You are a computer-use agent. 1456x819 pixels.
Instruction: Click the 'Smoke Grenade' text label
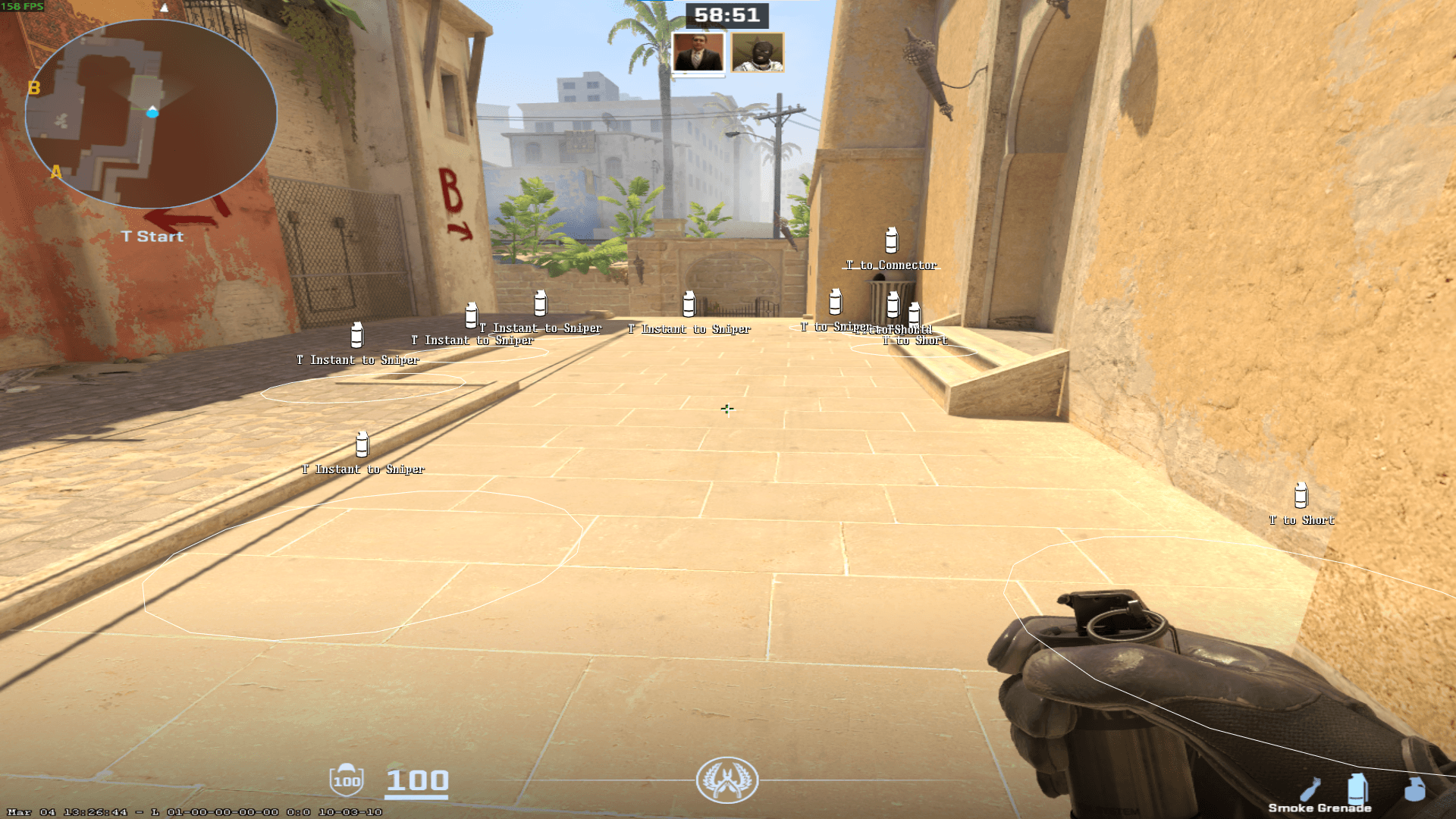click(1319, 808)
